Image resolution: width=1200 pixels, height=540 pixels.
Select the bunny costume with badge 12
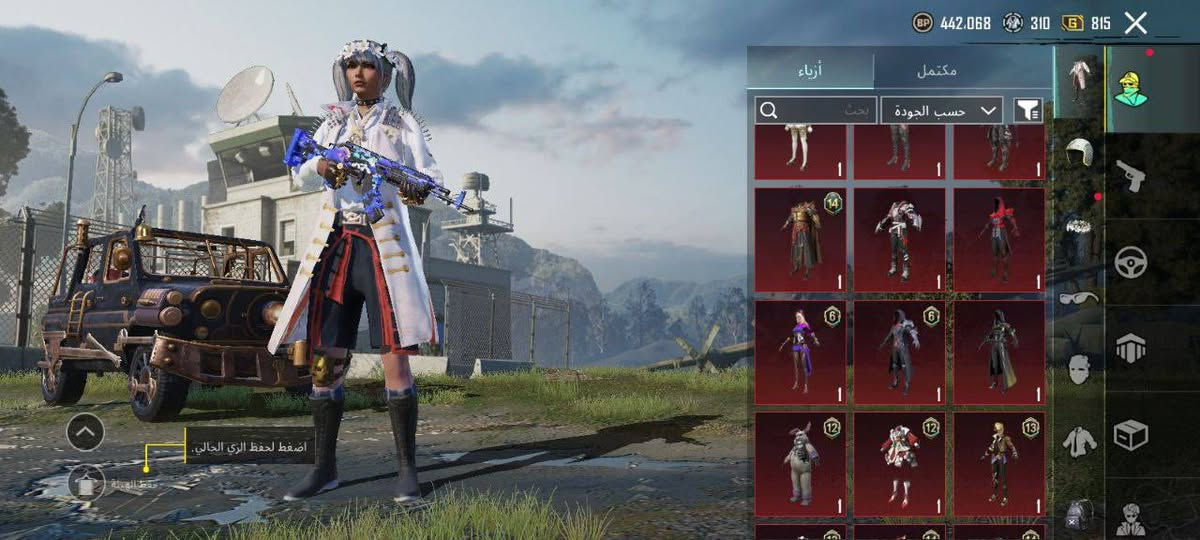(x=800, y=463)
